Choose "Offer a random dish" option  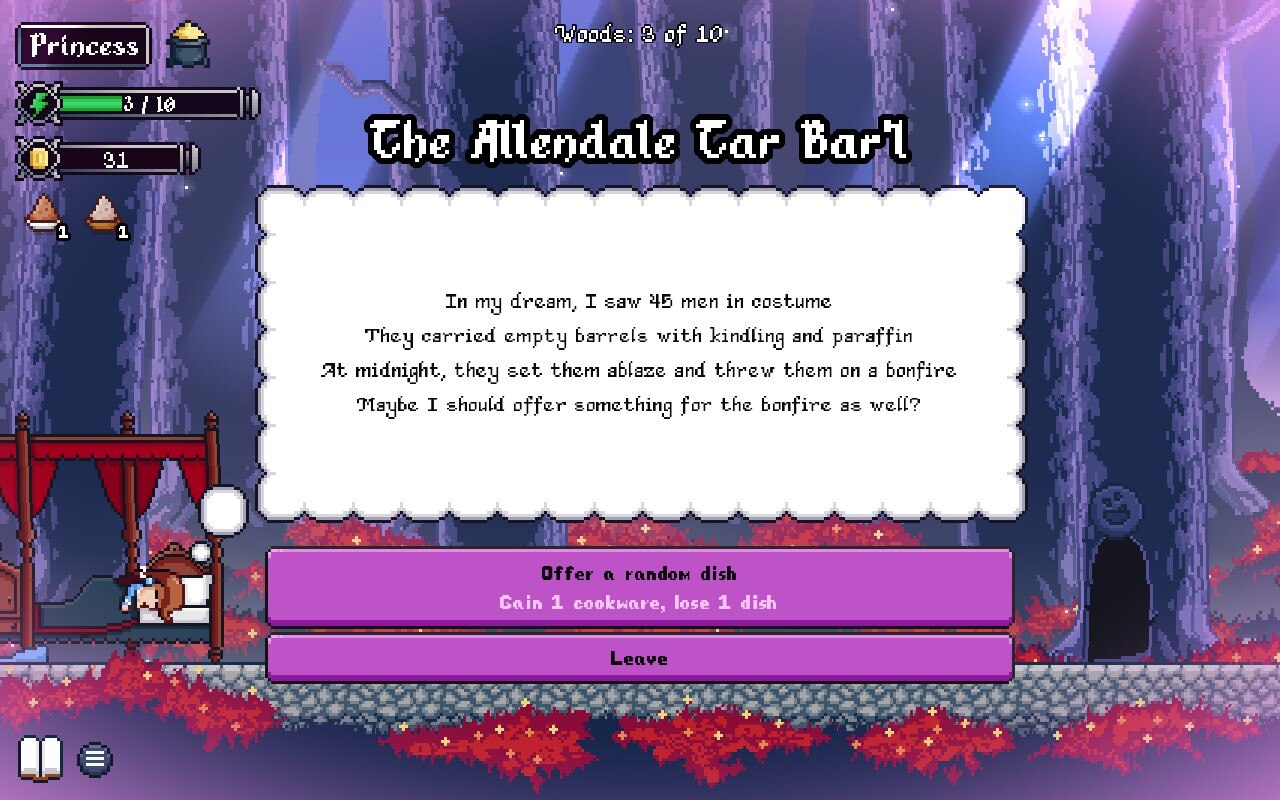[639, 587]
